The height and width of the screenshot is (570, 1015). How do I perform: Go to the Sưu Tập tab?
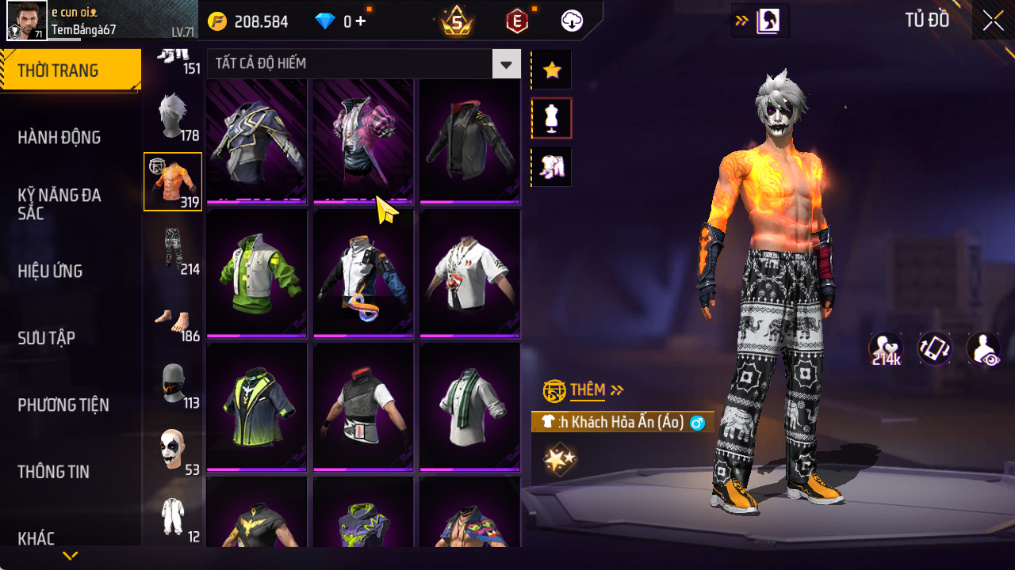point(46,338)
